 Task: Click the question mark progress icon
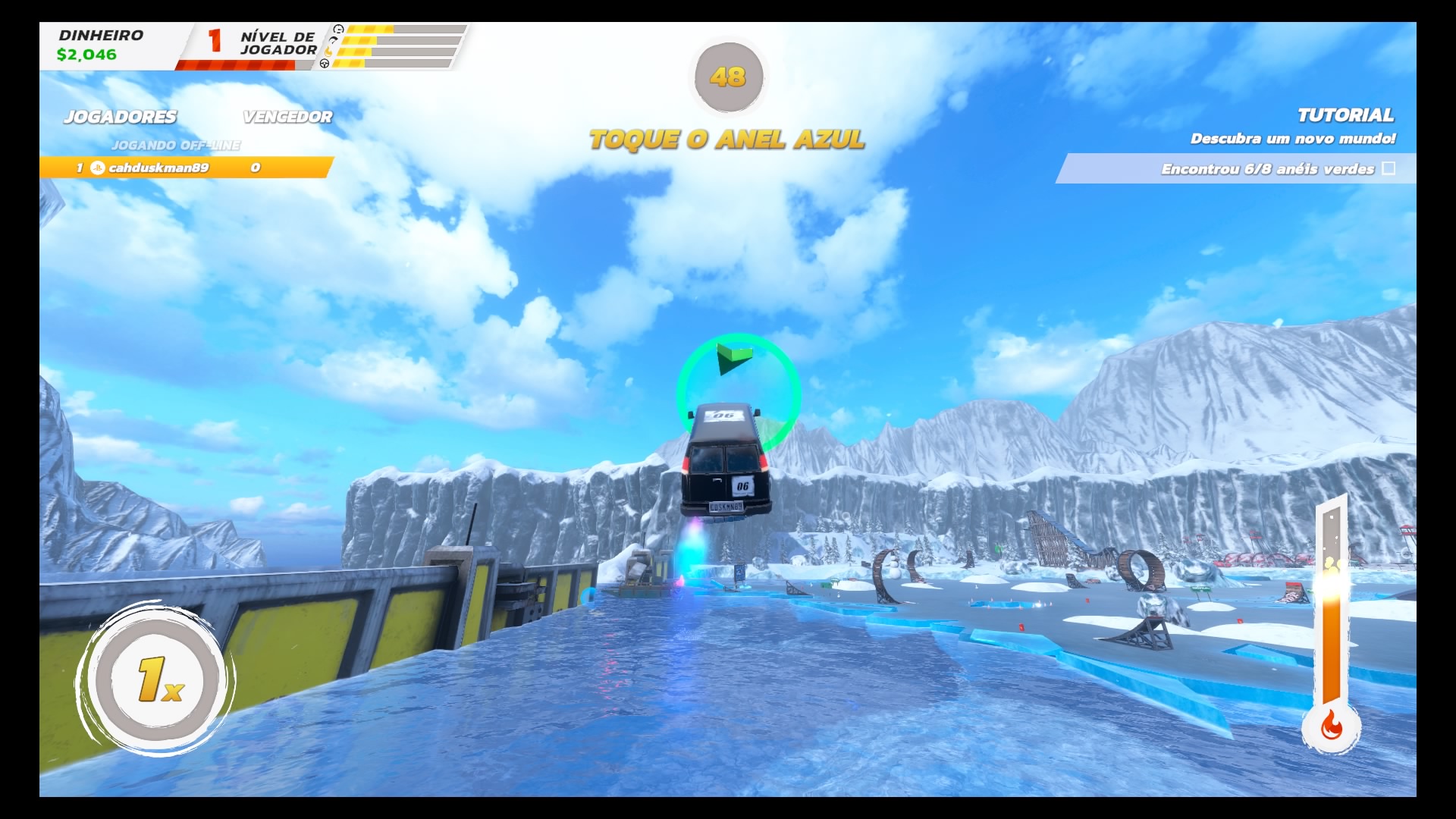tap(332, 40)
